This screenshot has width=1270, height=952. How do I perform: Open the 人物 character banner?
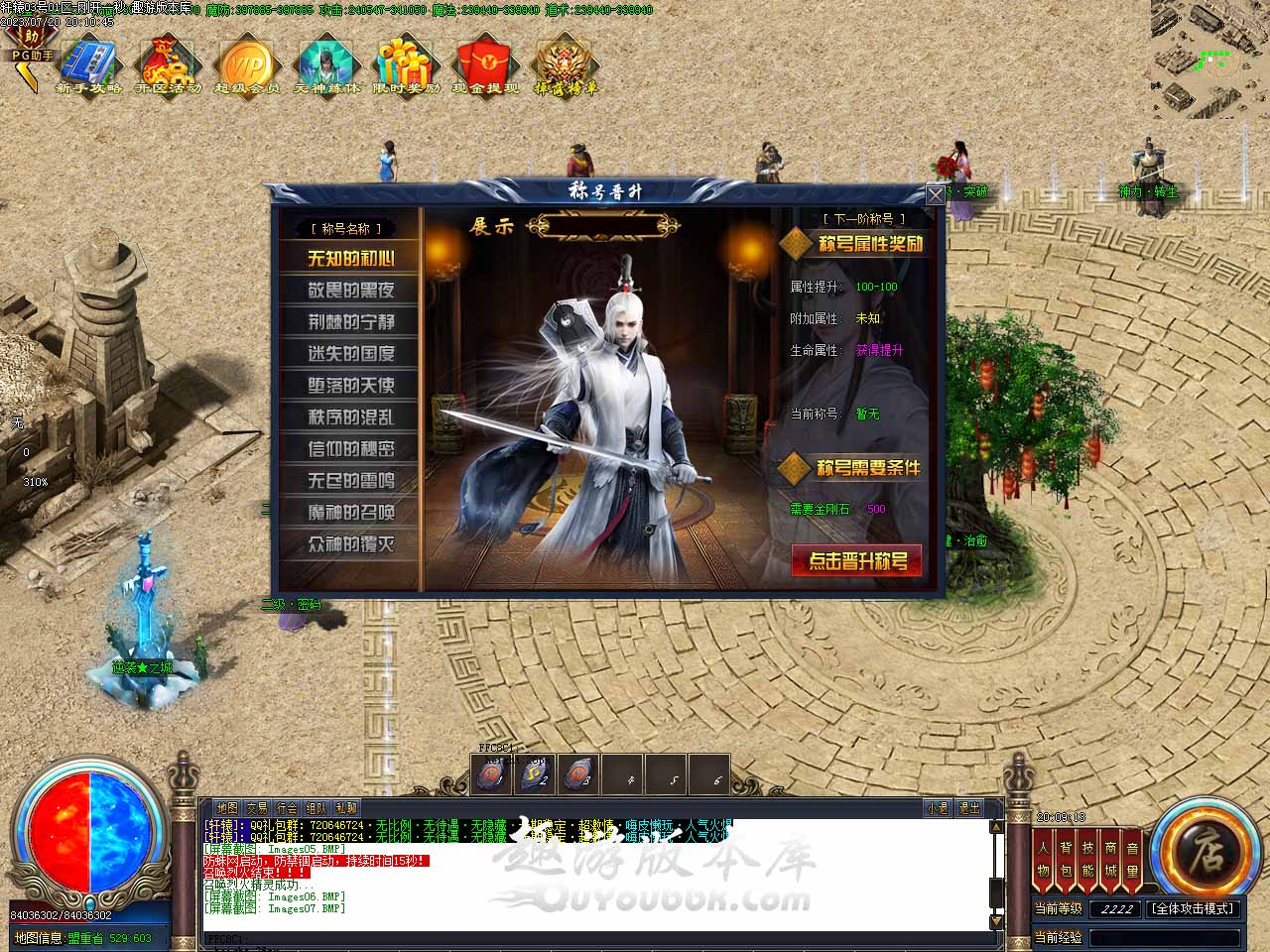[x=1043, y=859]
